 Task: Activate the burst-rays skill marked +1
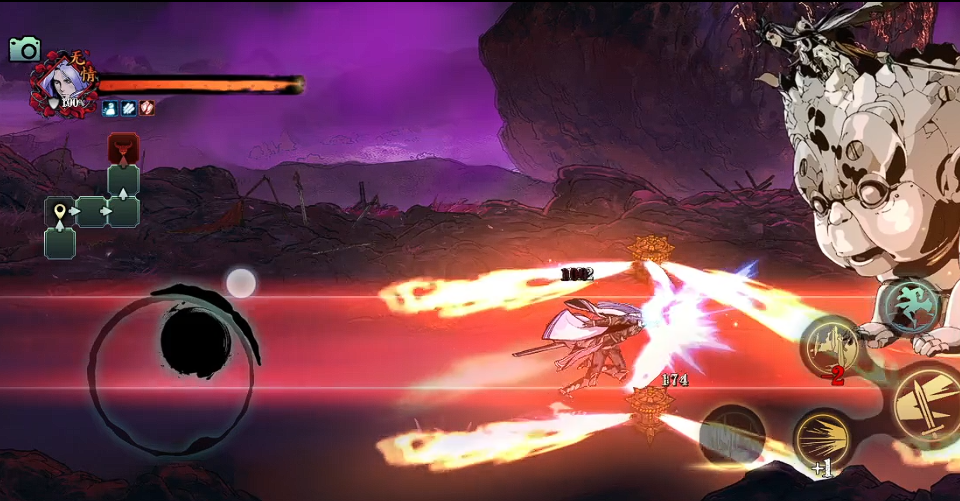pos(823,439)
